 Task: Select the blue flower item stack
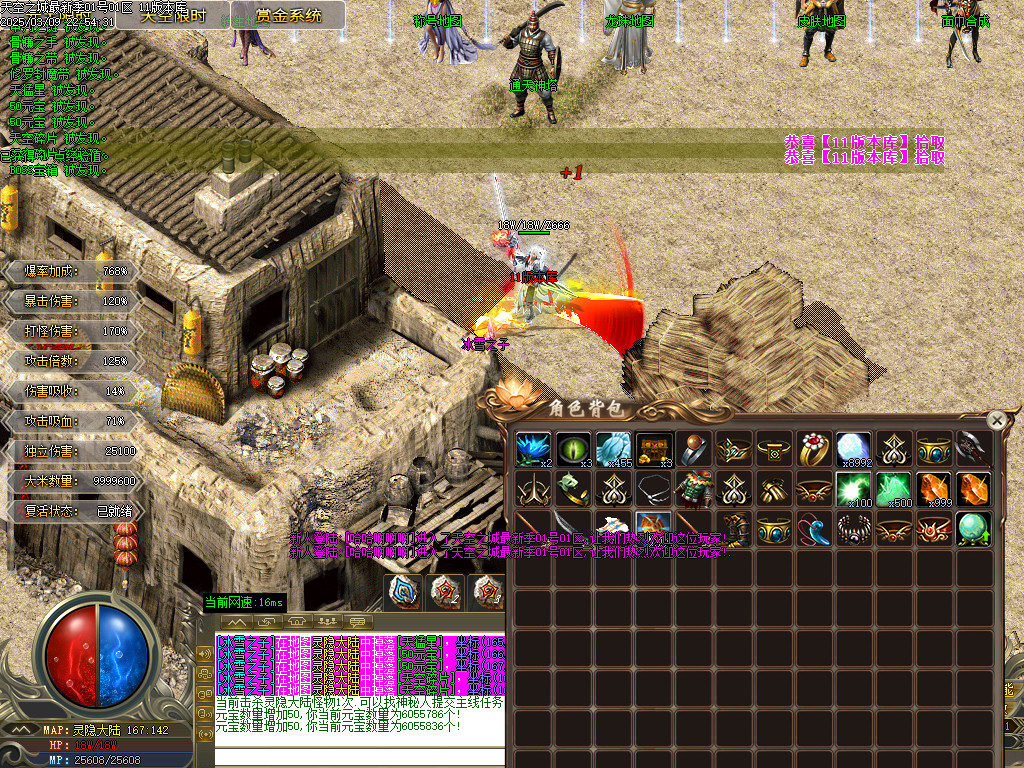pyautogui.click(x=534, y=450)
